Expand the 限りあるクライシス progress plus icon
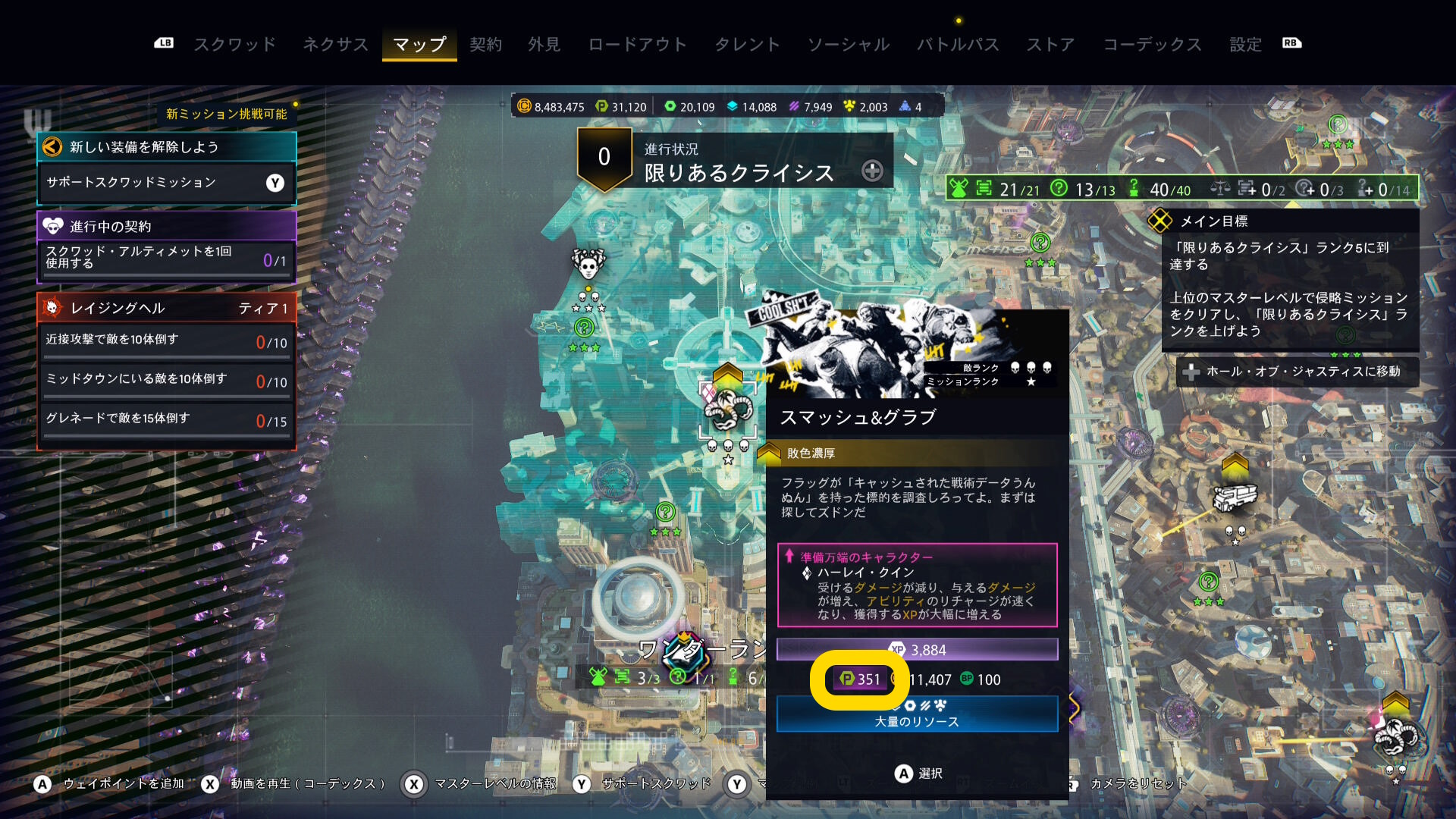 [872, 171]
